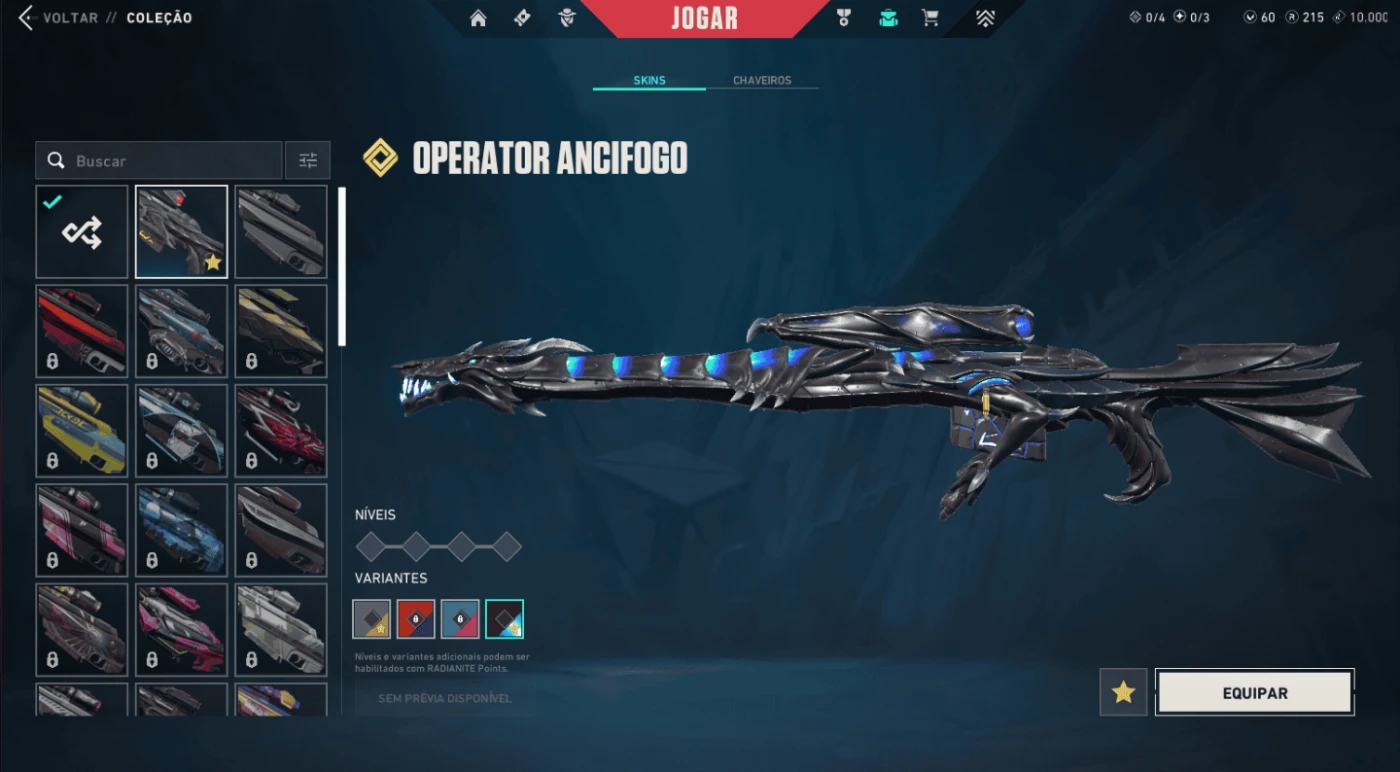Screen dimensions: 1400x772
Task: Choose the red and navy variant swatch
Action: (x=416, y=619)
